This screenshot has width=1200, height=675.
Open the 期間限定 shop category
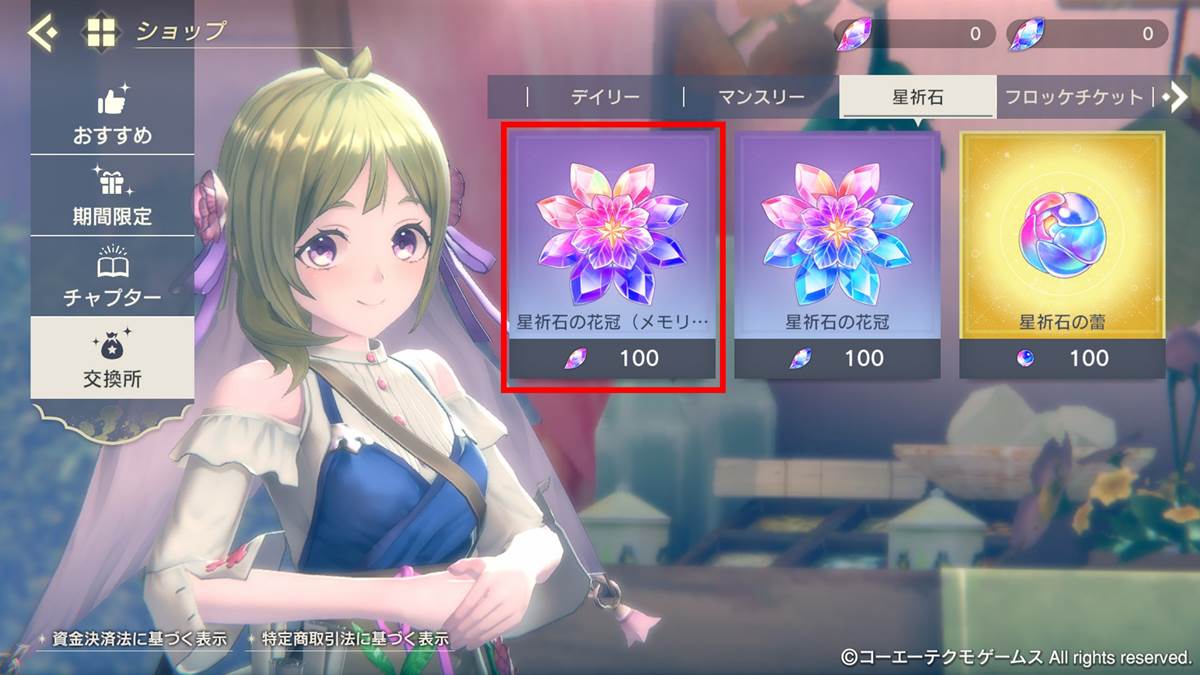tap(112, 197)
